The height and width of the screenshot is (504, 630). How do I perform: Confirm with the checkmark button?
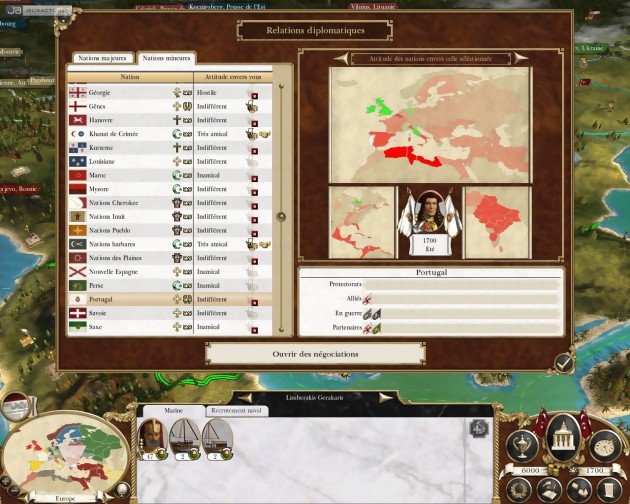[x=564, y=362]
